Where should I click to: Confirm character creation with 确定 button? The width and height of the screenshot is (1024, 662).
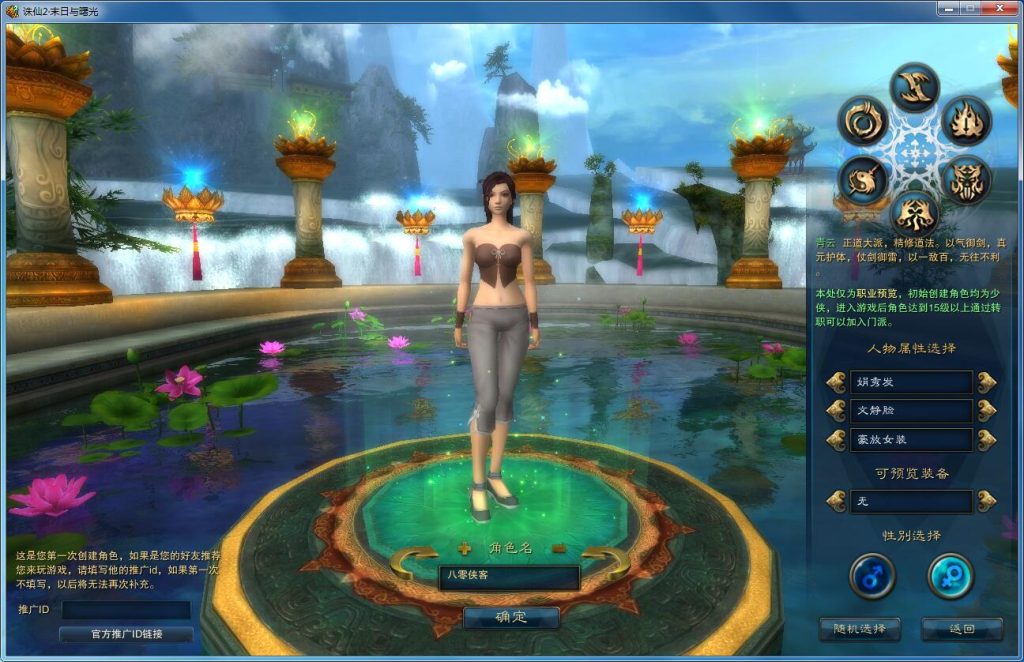[x=510, y=617]
